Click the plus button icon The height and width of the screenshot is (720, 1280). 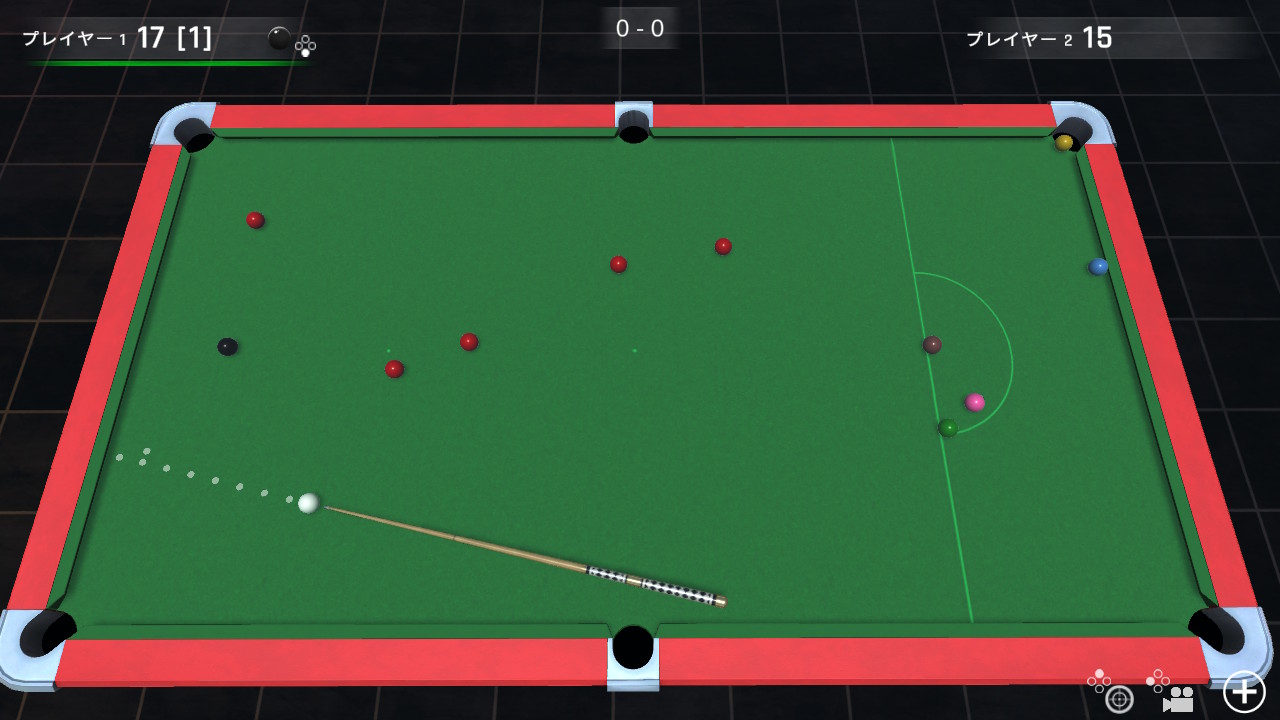click(x=1243, y=693)
